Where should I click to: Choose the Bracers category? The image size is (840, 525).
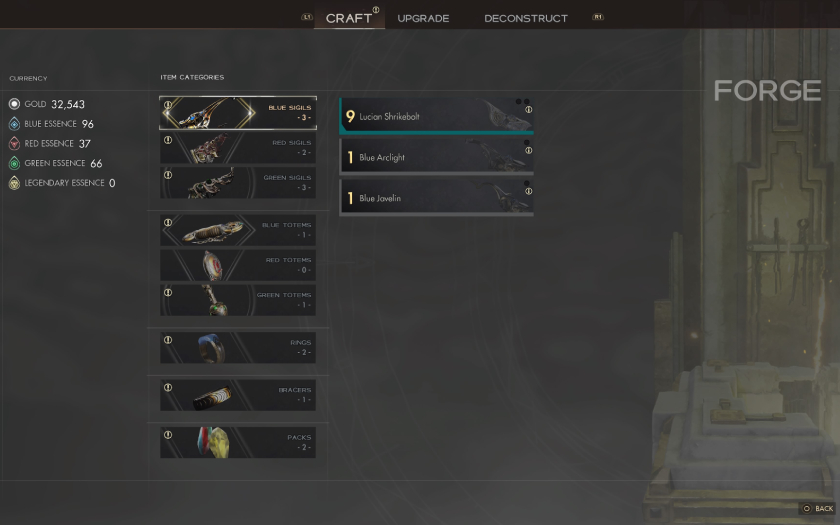pos(238,394)
